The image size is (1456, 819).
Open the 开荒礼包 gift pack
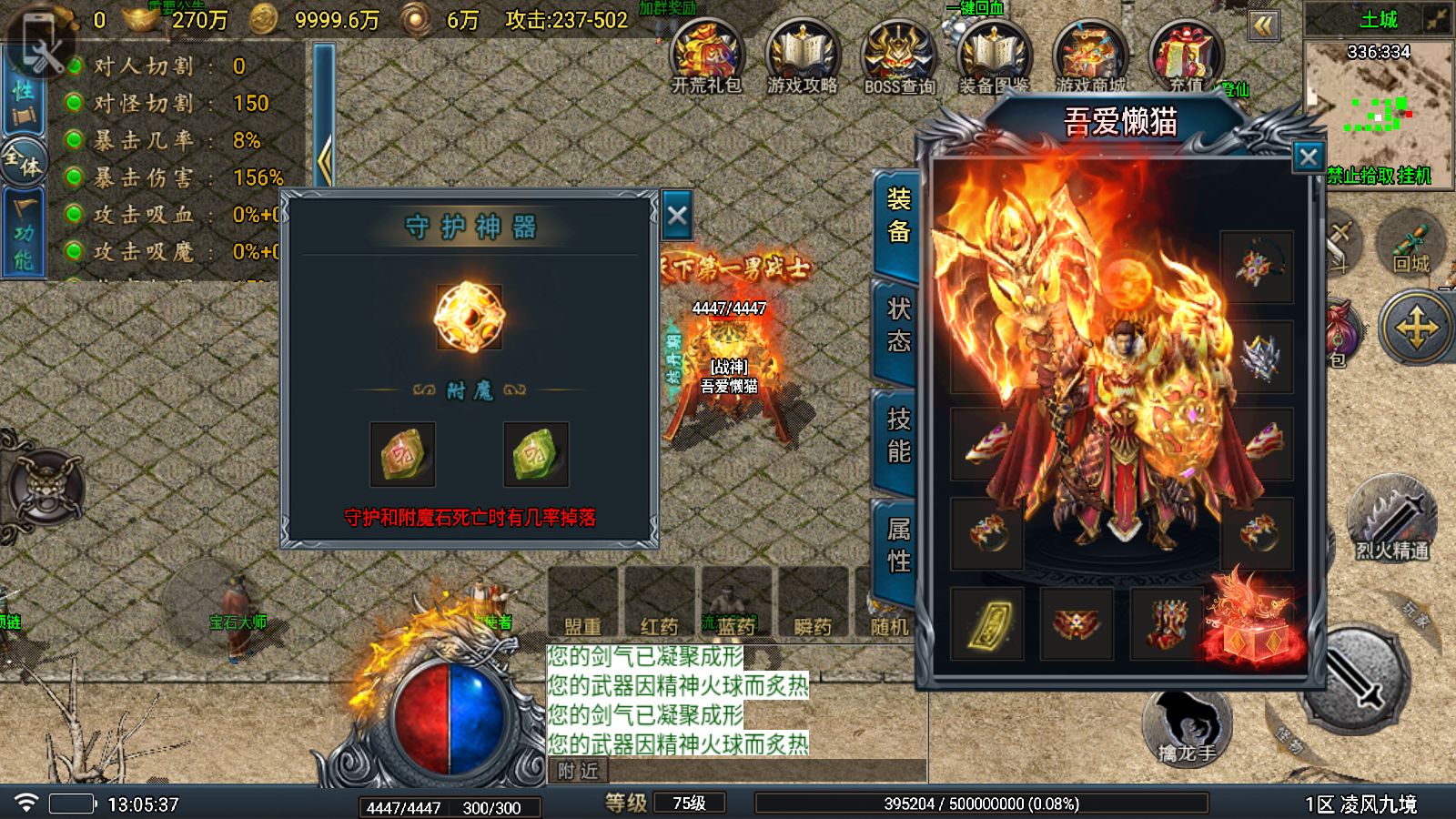707,56
